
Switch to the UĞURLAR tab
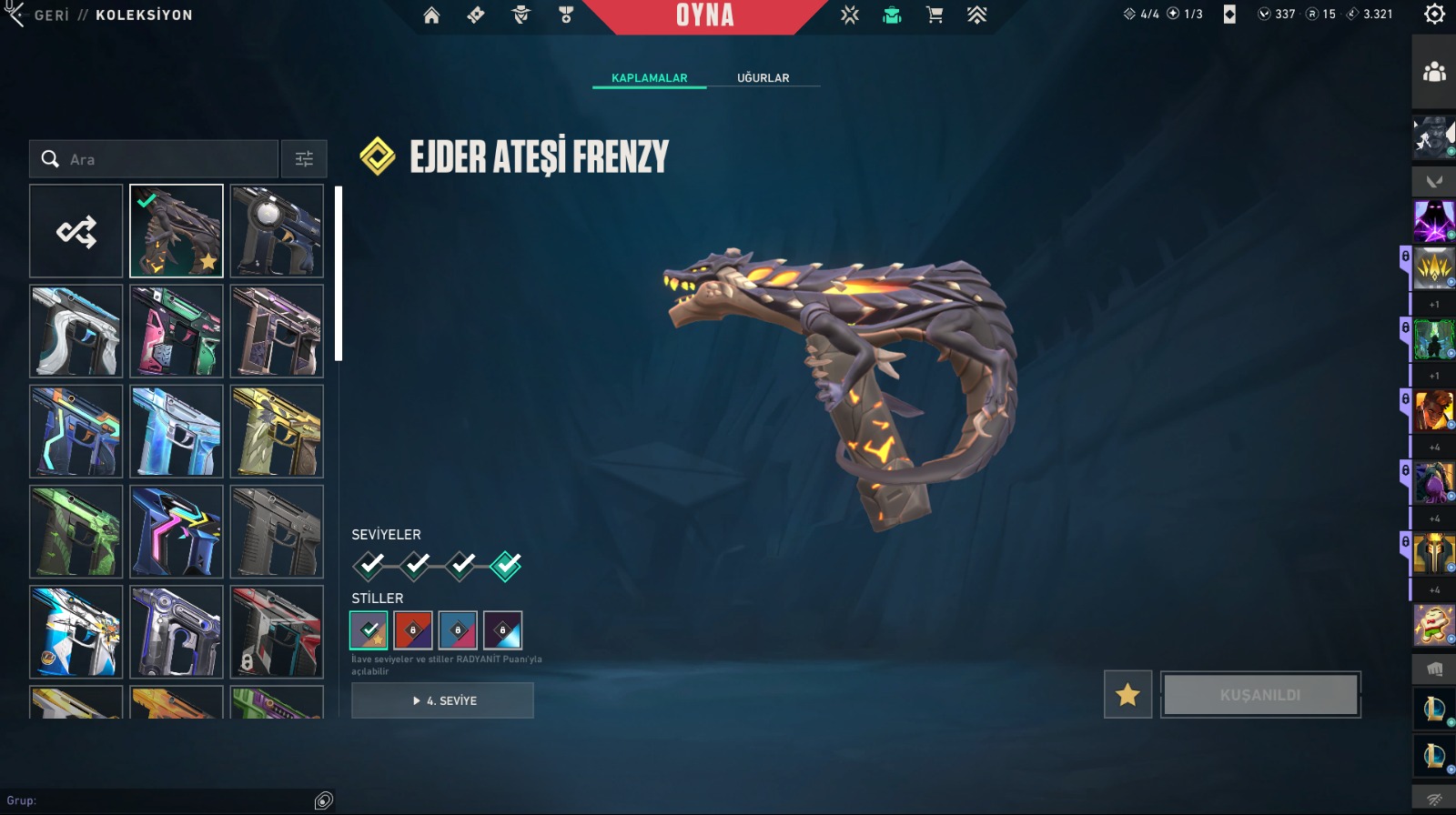click(763, 78)
